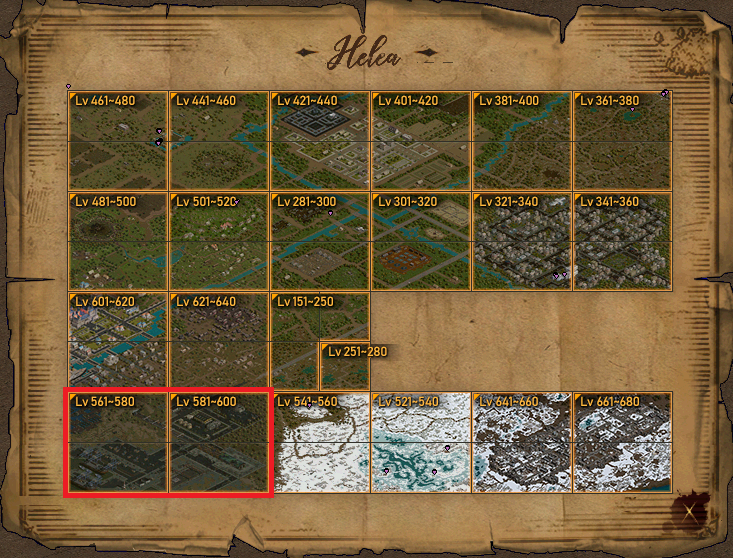This screenshot has height=558, width=733.
Task: Select the Lv 661~680 map tile
Action: [622, 442]
